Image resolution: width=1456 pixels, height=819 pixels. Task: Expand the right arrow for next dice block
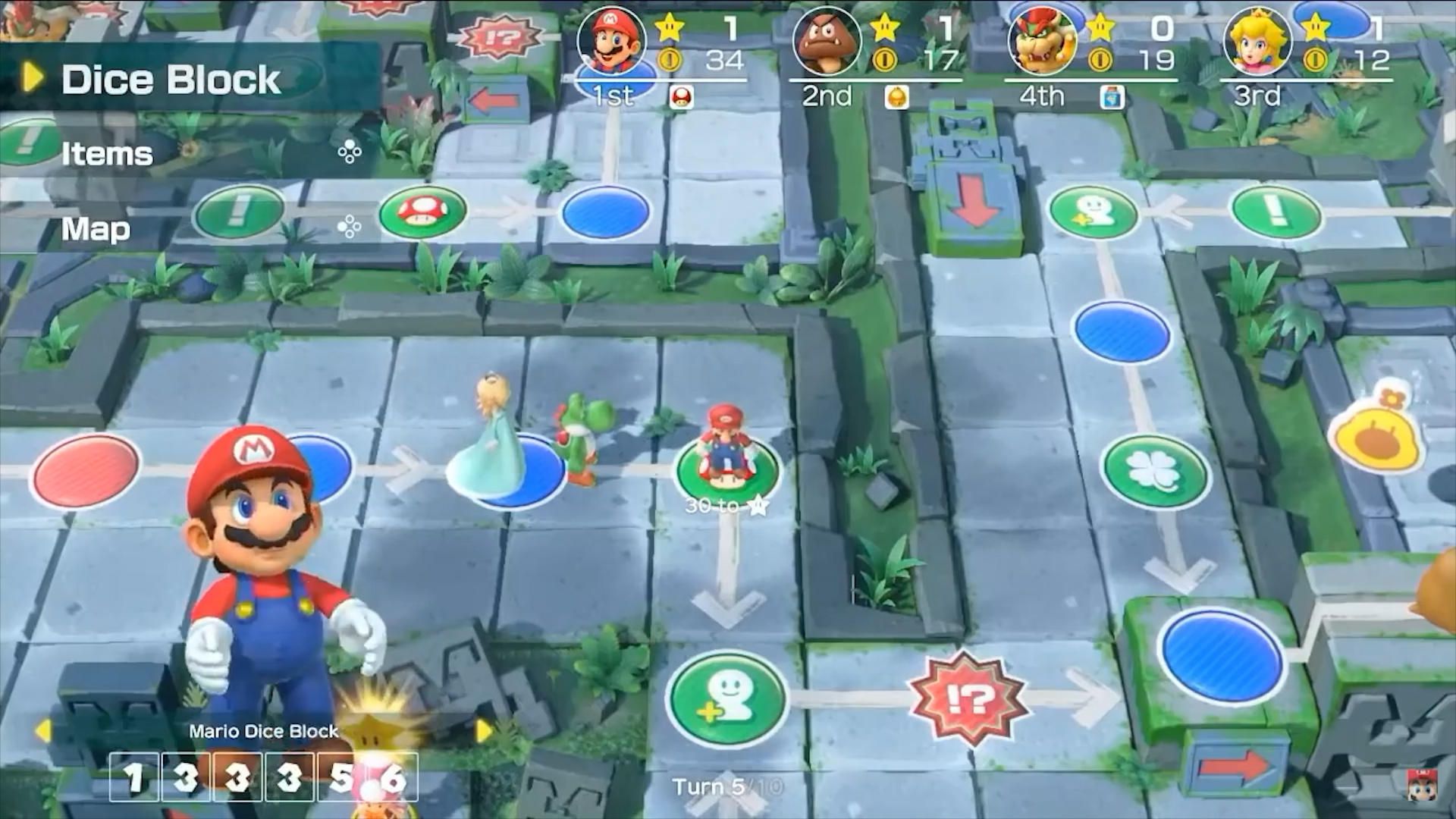pos(483,730)
